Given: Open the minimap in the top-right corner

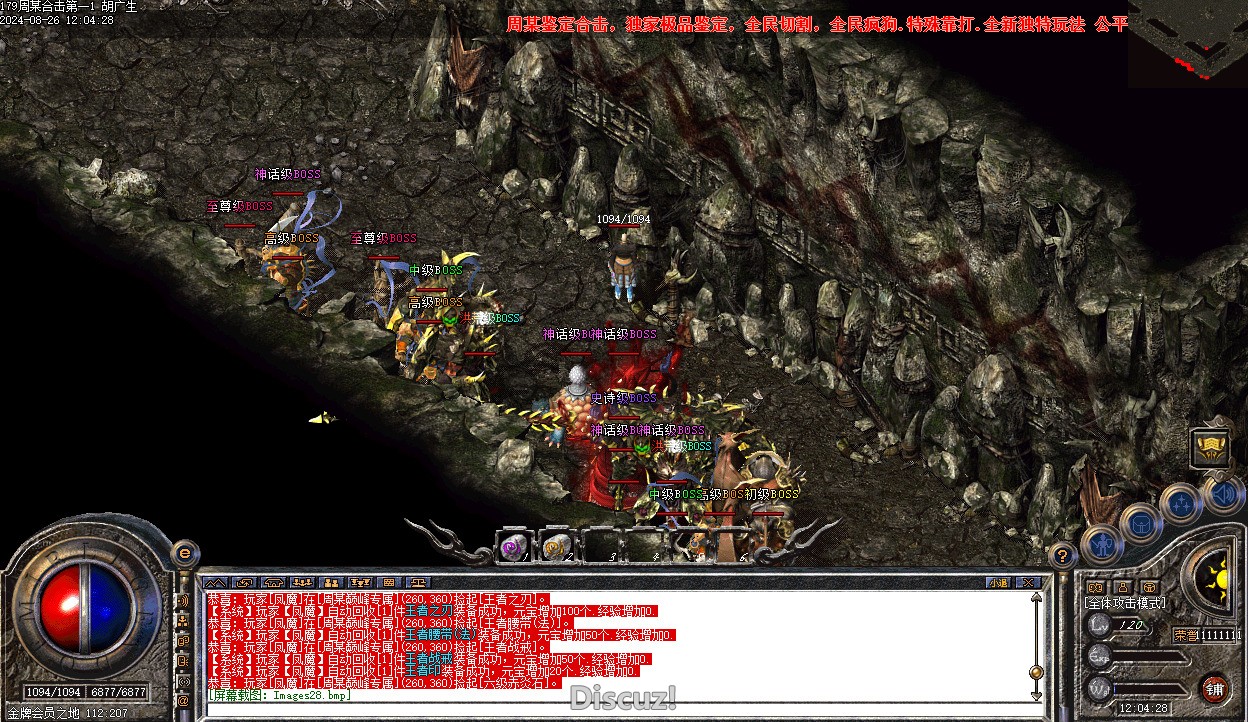Looking at the screenshot, I should tap(1187, 42).
